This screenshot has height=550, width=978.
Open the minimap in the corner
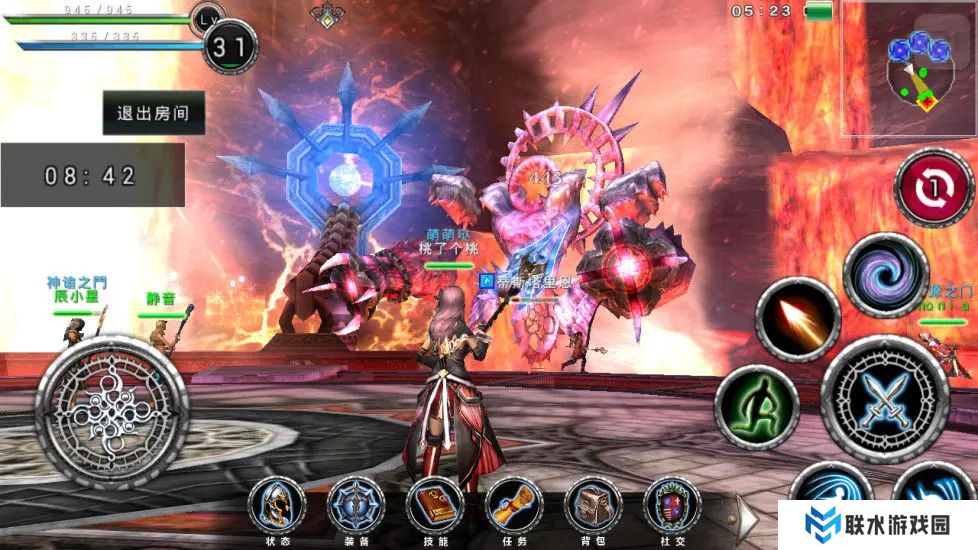coord(909,70)
